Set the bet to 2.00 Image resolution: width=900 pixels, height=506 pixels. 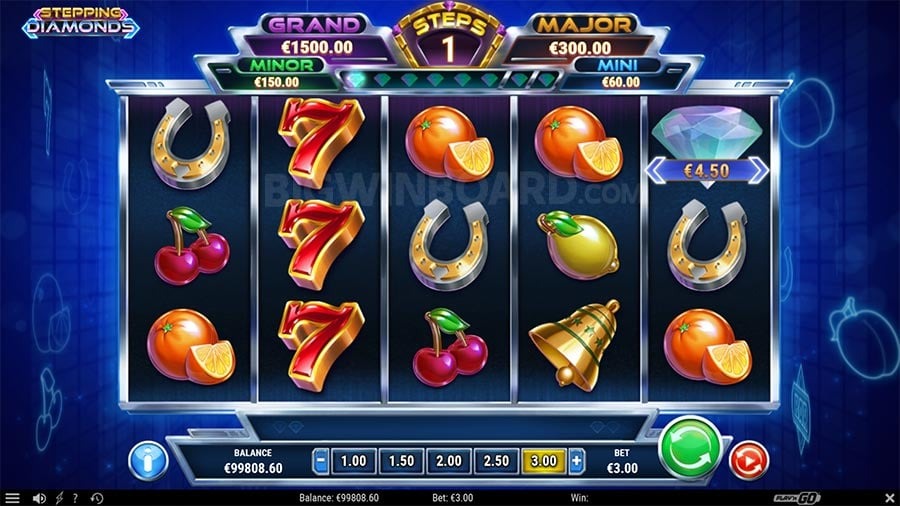[447, 462]
